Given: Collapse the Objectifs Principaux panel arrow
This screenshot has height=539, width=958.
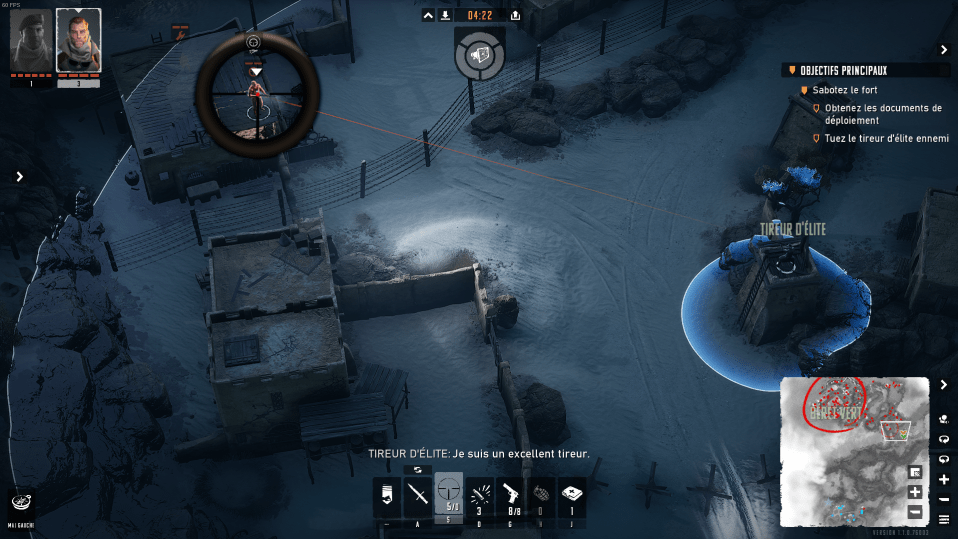Looking at the screenshot, I should (943, 49).
